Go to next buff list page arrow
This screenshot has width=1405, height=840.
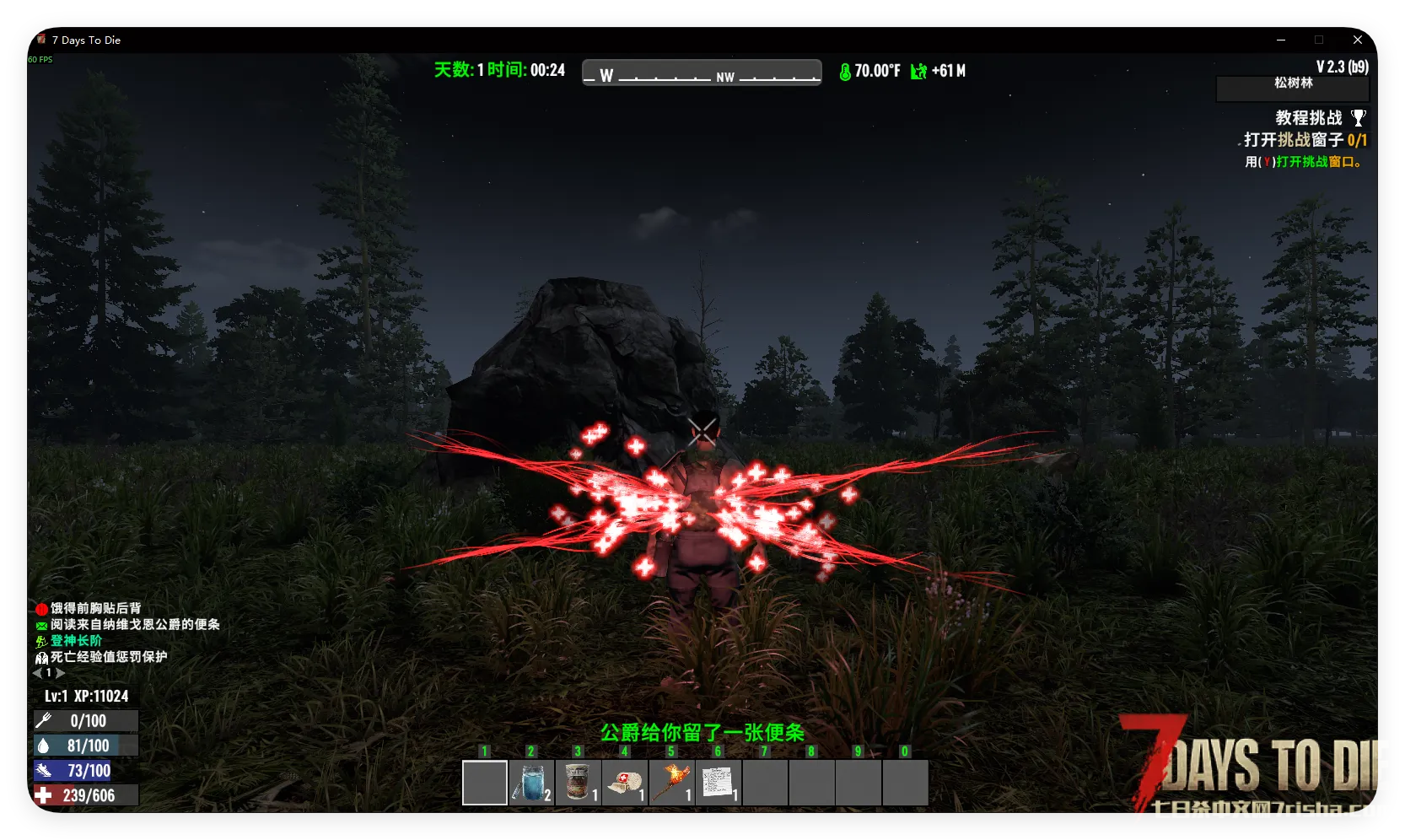(61, 673)
